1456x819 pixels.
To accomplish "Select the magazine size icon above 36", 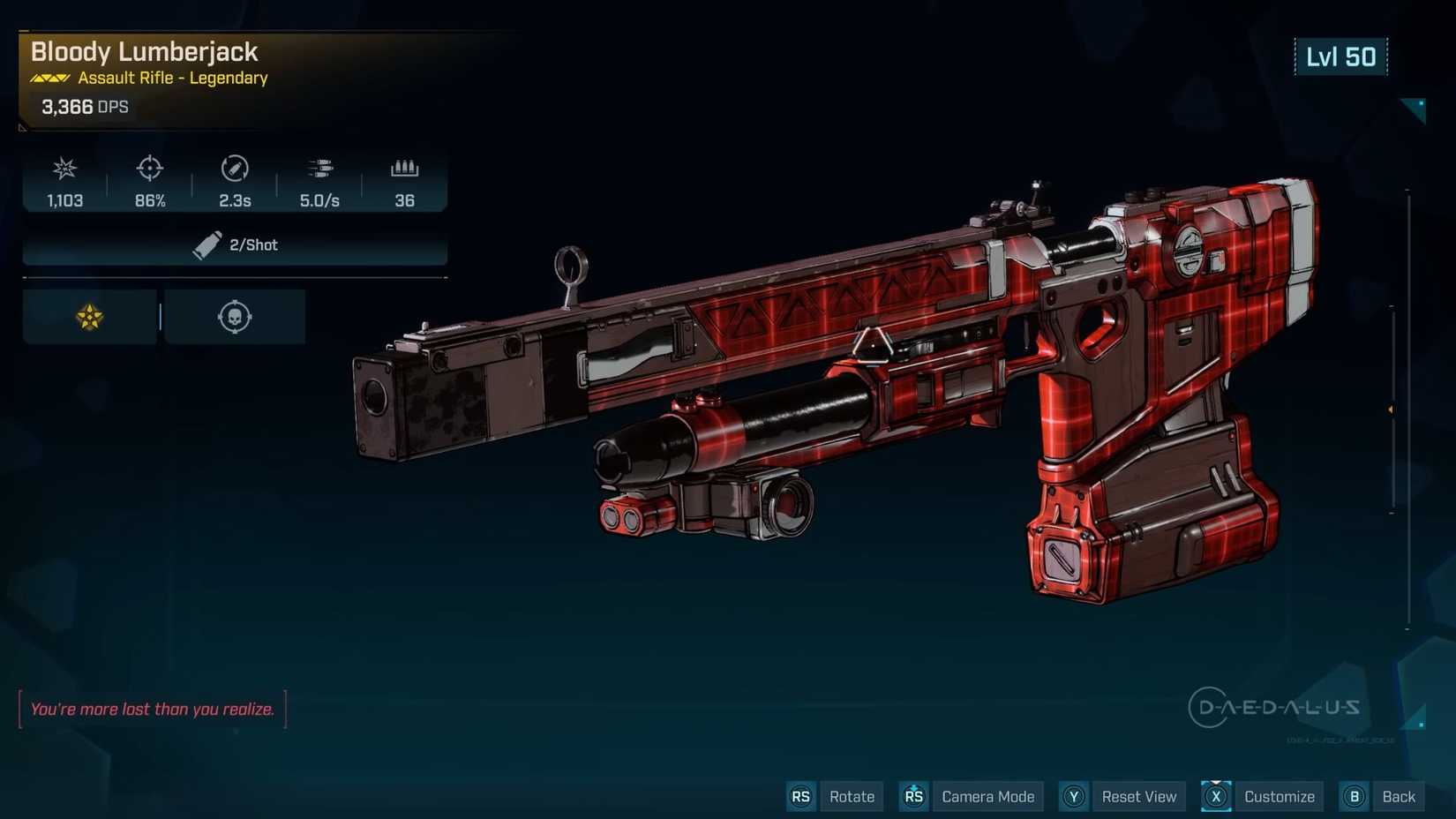I will pos(404,169).
